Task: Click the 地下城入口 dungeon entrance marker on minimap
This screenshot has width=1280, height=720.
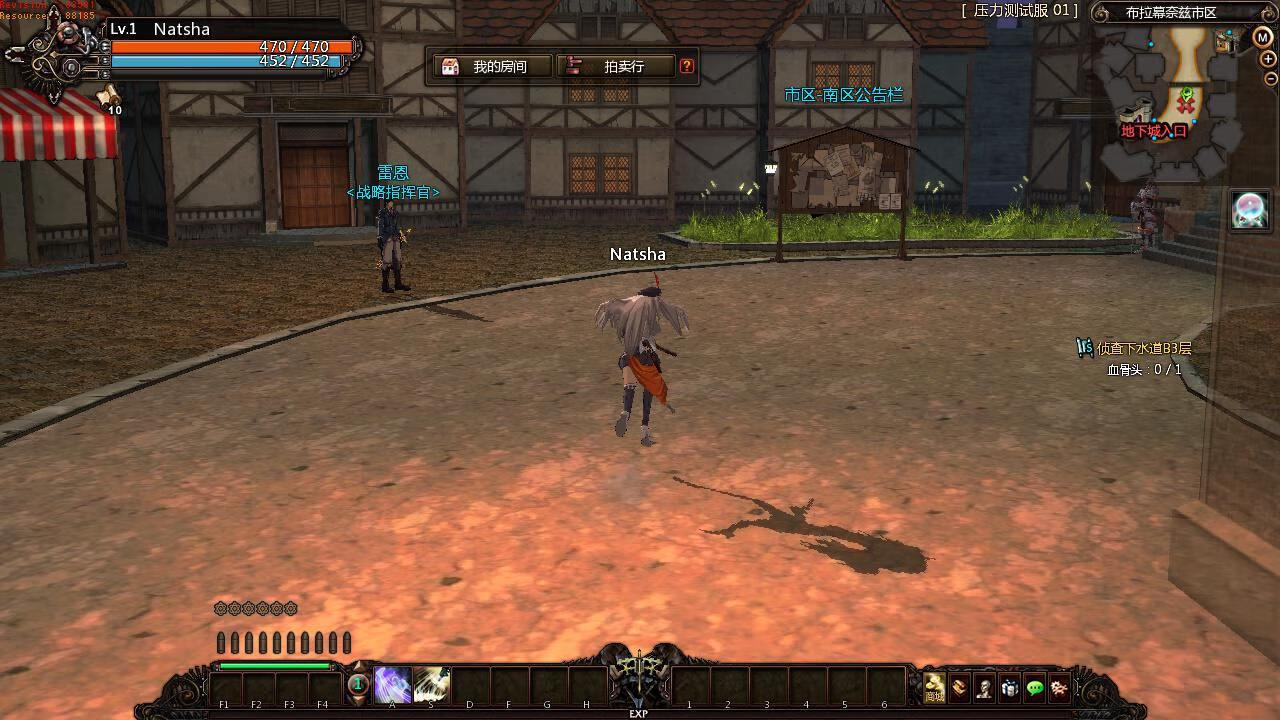Action: point(1153,130)
